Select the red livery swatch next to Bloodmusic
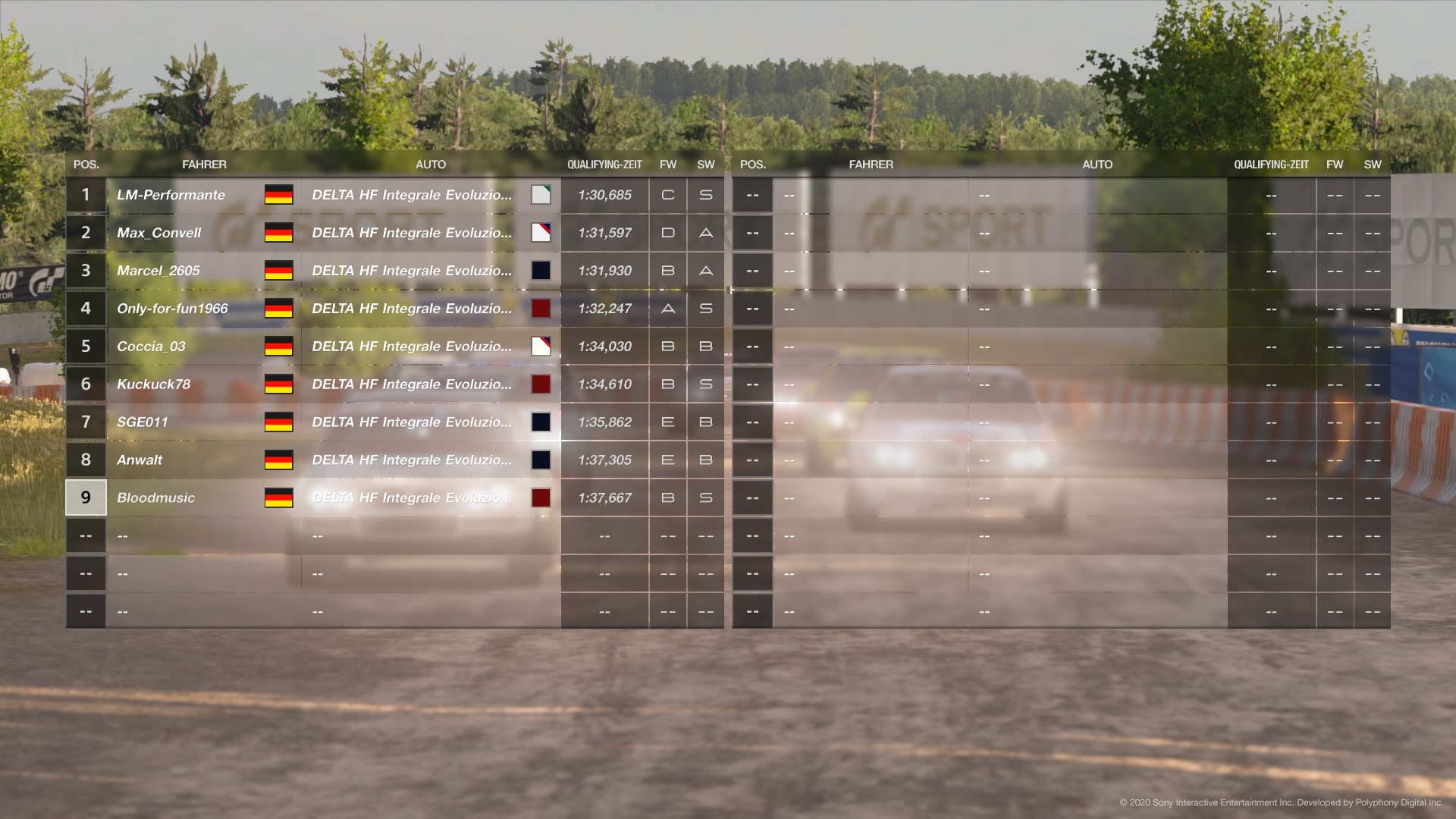 (541, 498)
